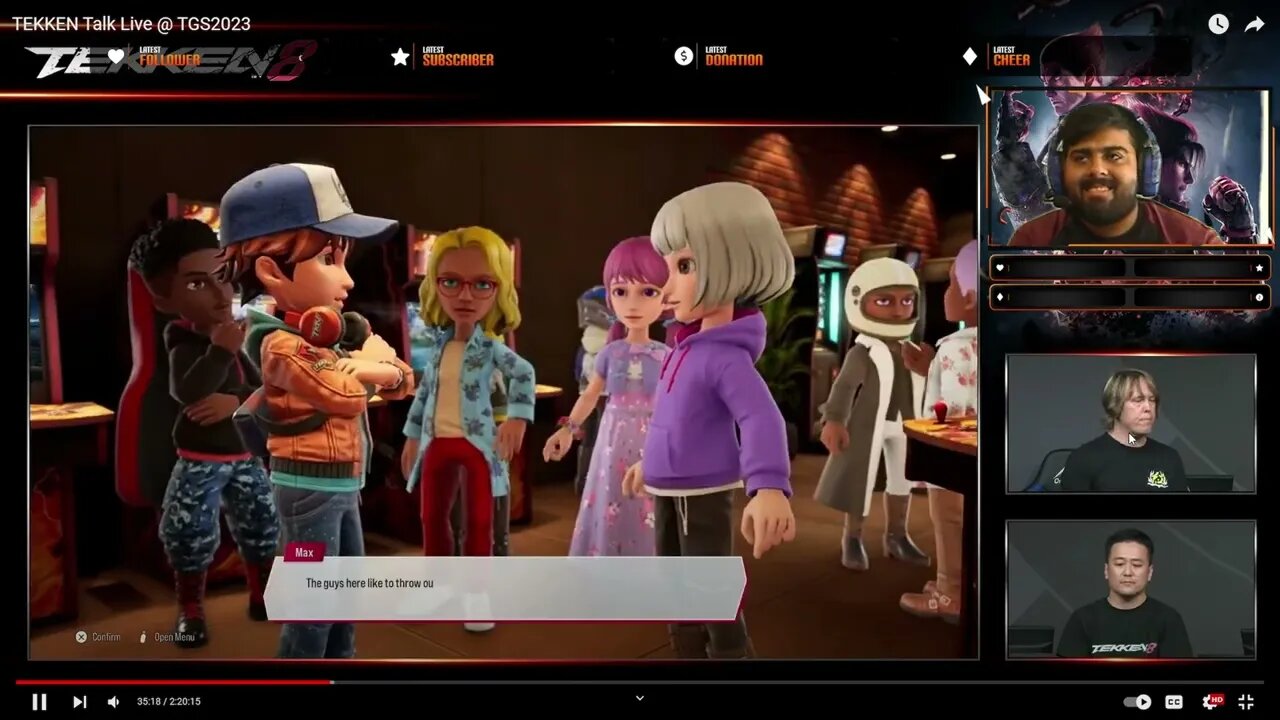Exit fullscreen video mode
1280x720 pixels.
[x=1246, y=702]
